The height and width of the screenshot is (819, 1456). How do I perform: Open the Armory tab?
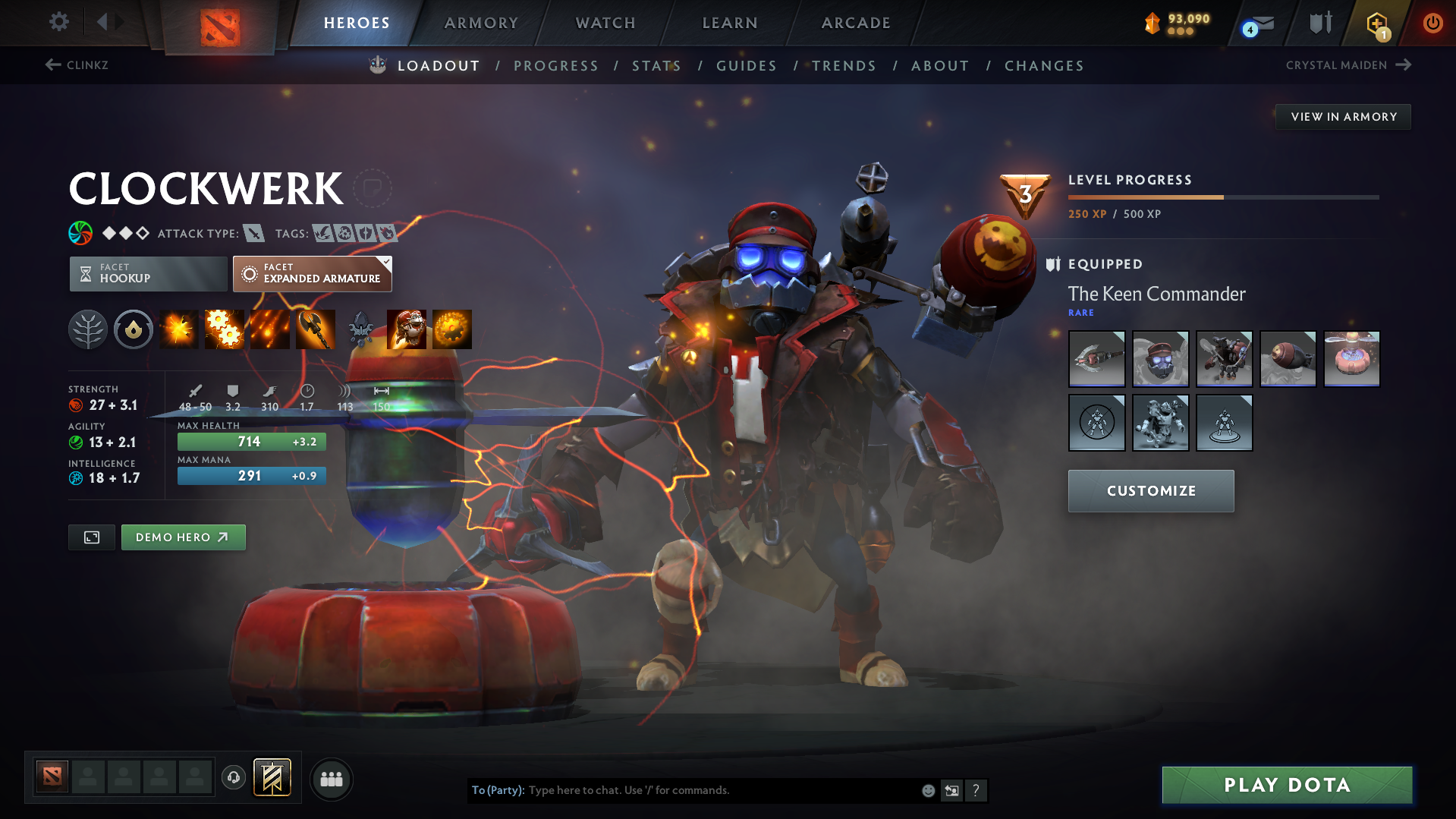tap(481, 23)
